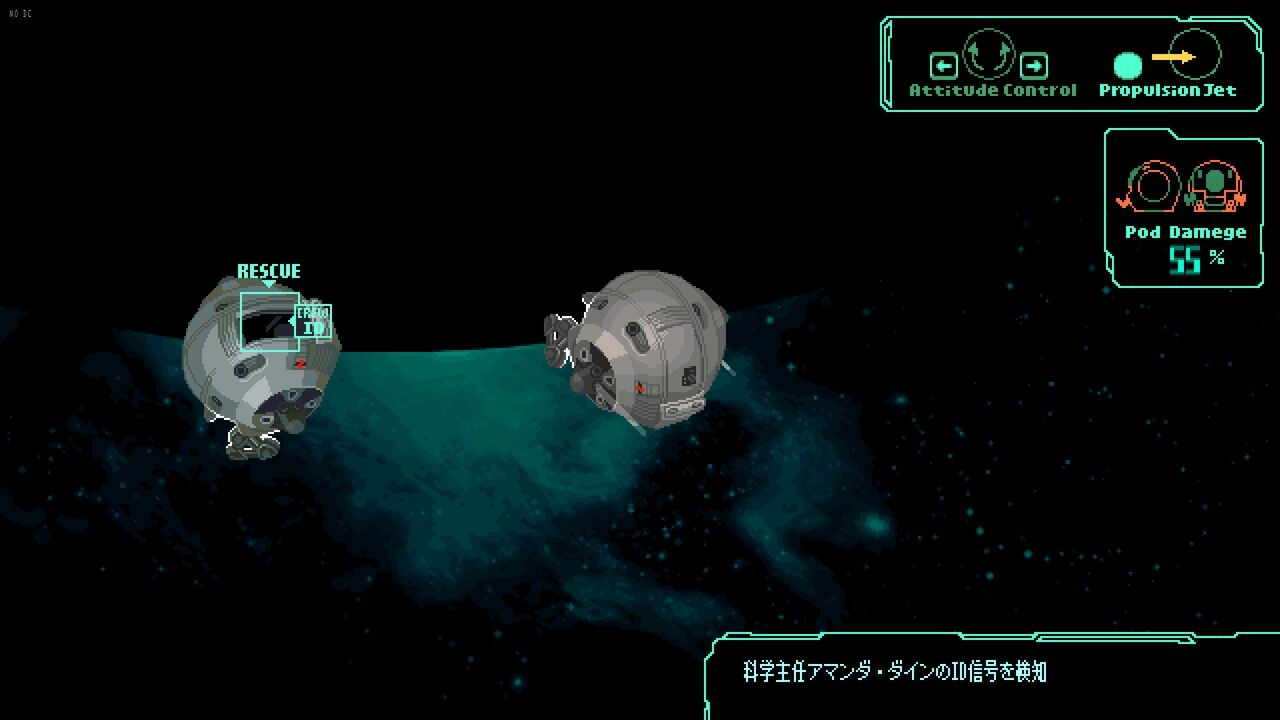Select the Attitude Control panel label

[992, 90]
